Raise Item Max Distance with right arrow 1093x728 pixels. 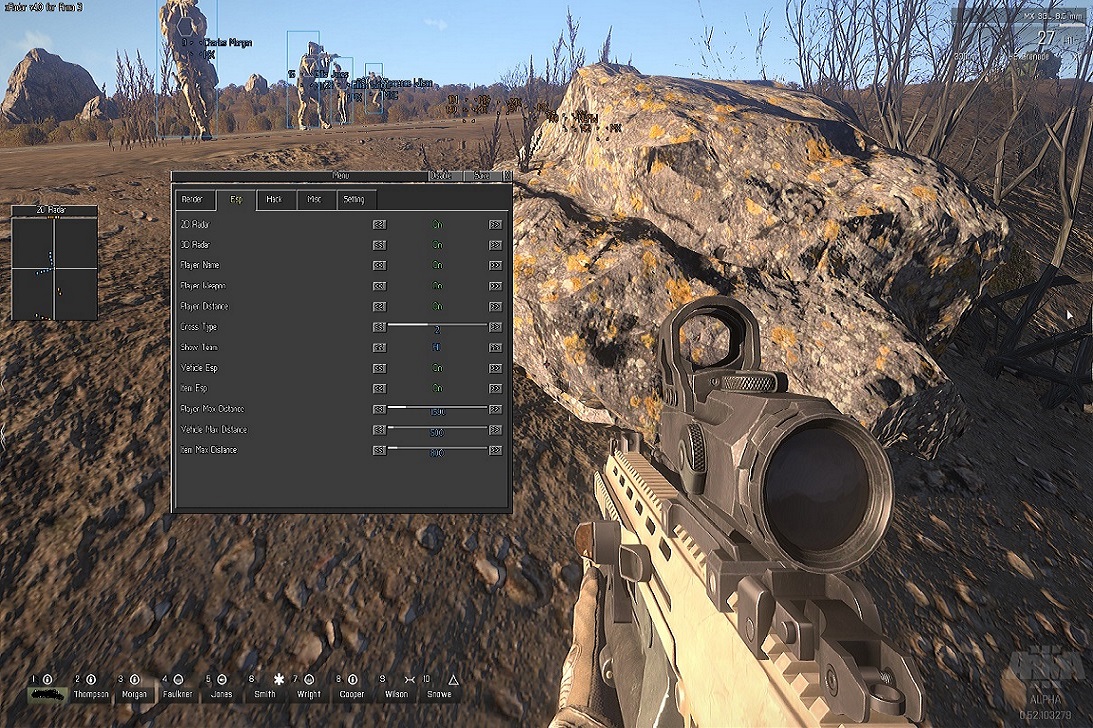(x=495, y=451)
